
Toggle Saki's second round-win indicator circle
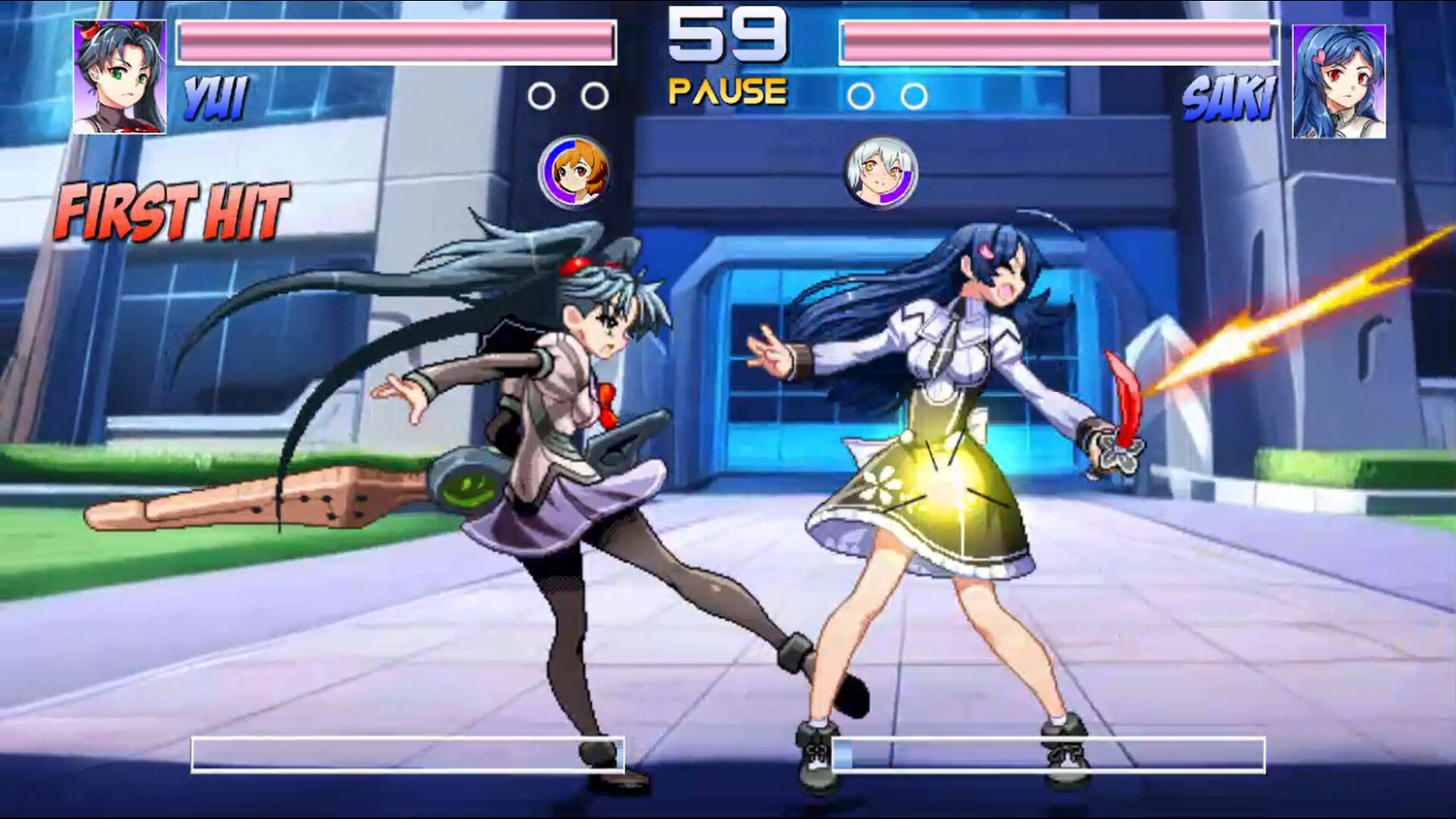click(x=910, y=96)
